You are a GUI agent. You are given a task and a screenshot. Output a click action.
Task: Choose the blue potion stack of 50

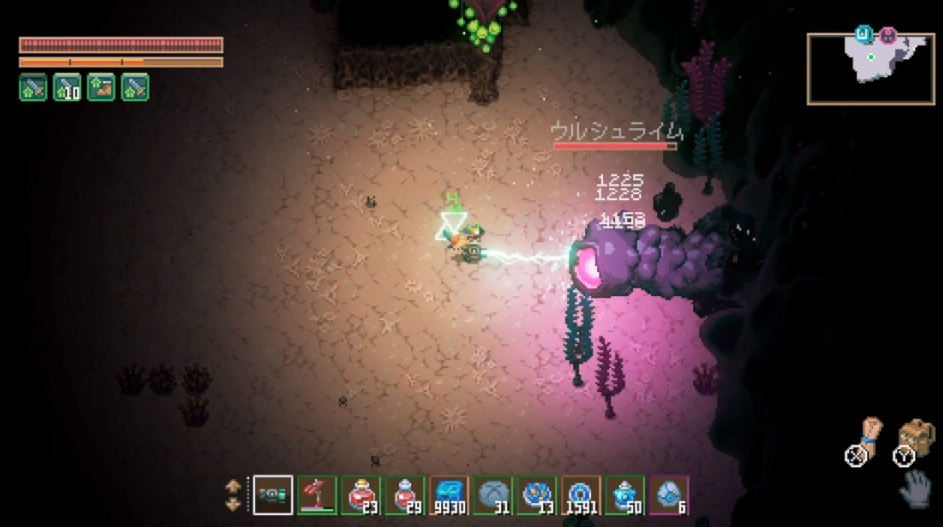click(625, 494)
